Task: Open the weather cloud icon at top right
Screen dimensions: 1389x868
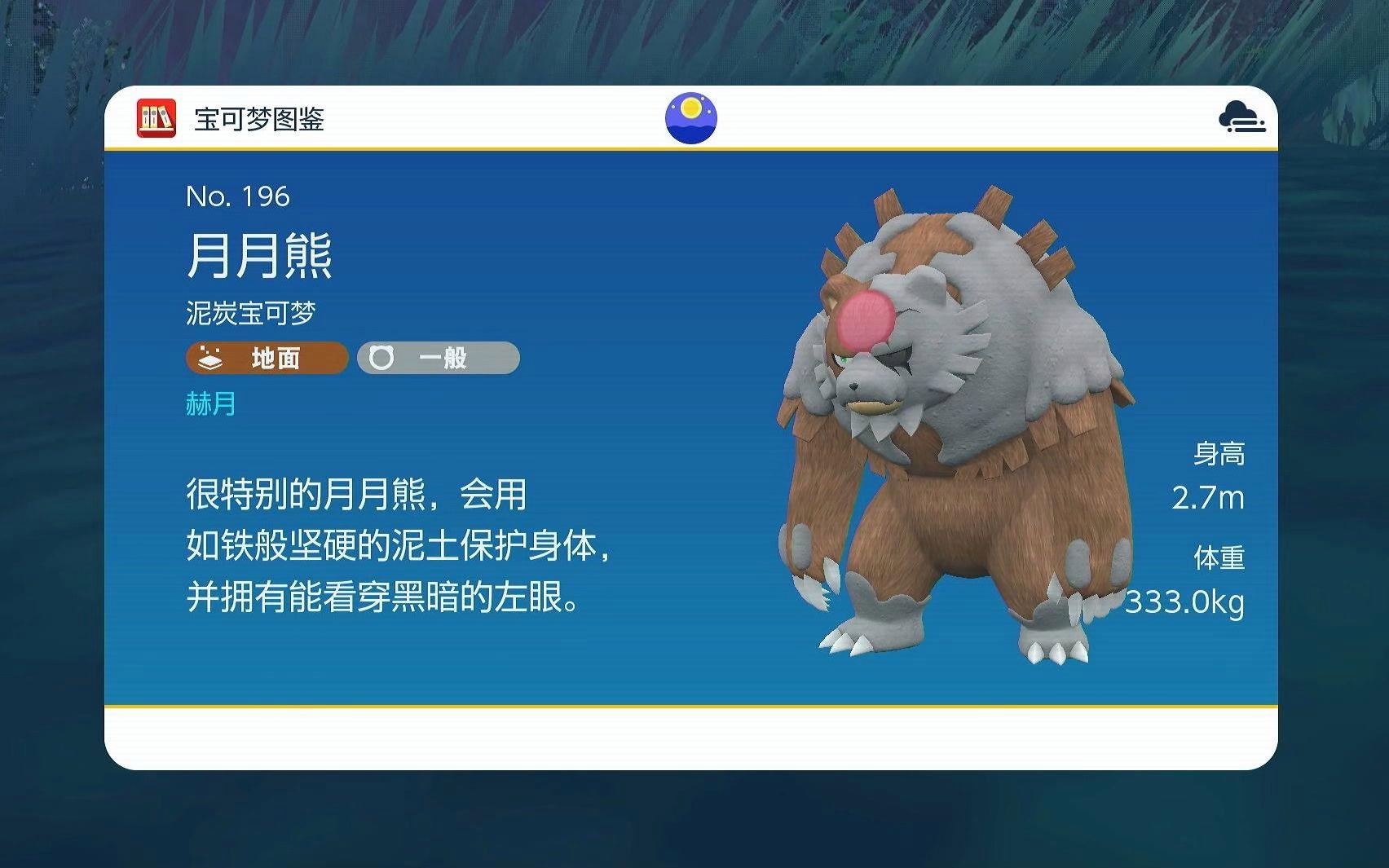Action: (x=1241, y=117)
